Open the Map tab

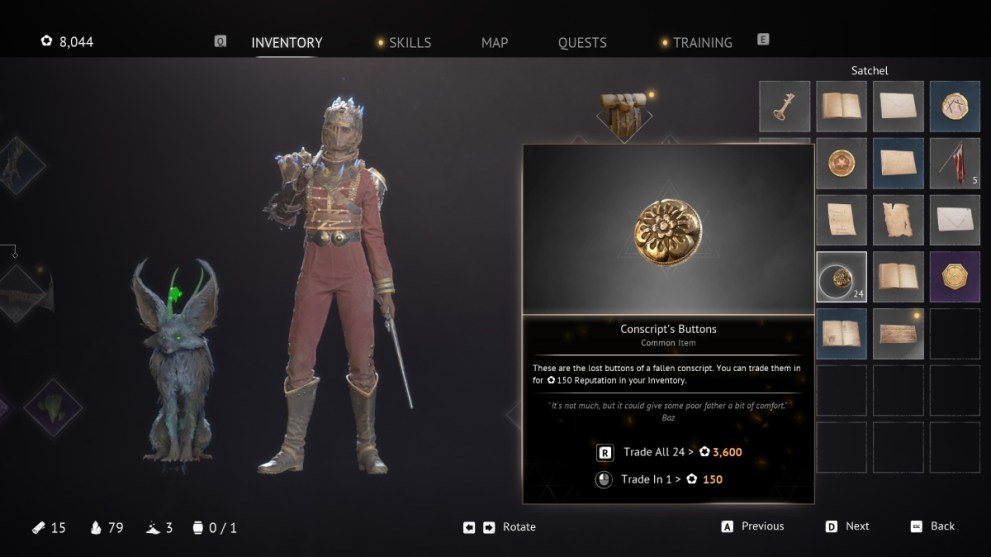494,43
